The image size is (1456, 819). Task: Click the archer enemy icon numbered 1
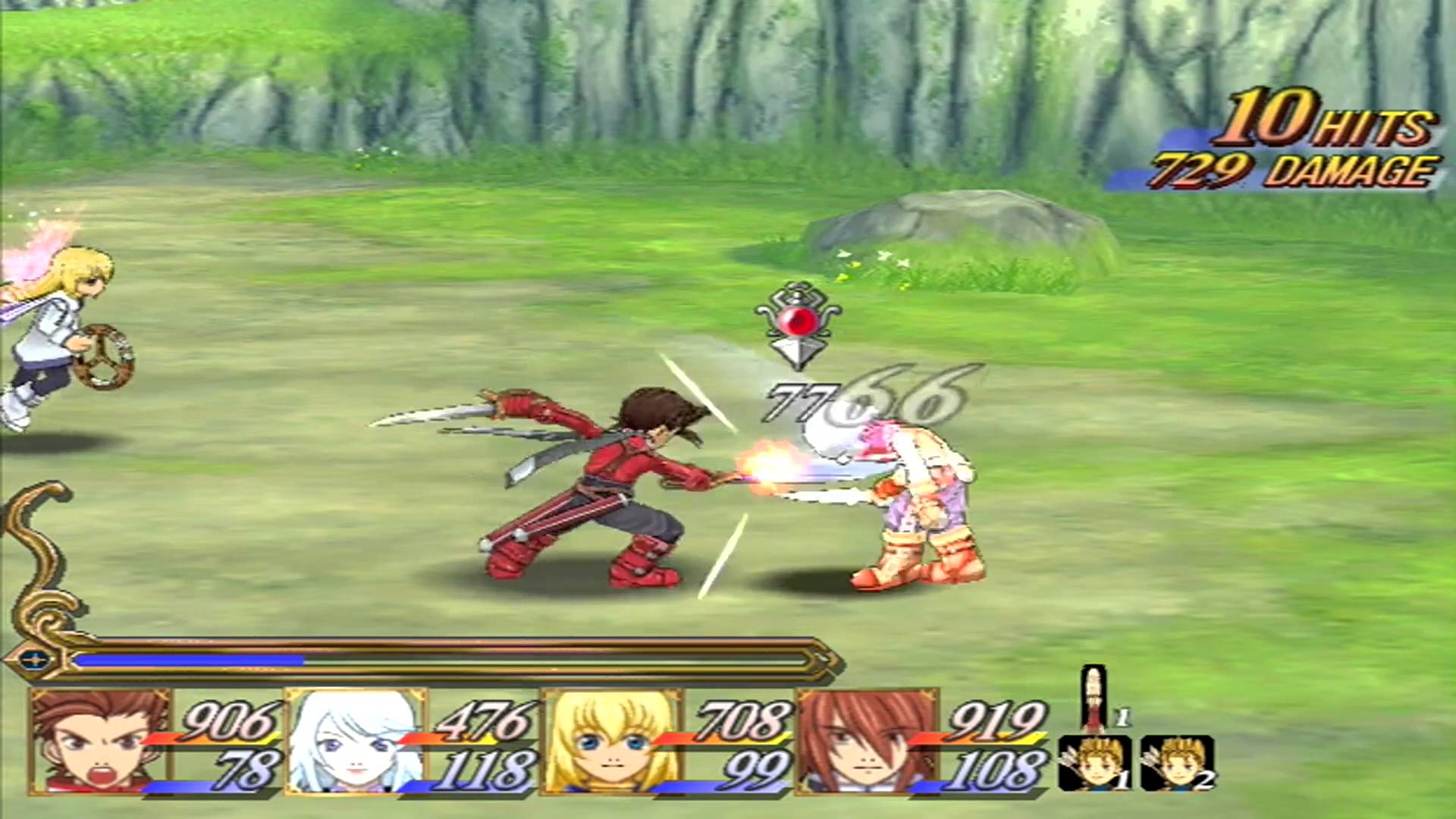1095,762
